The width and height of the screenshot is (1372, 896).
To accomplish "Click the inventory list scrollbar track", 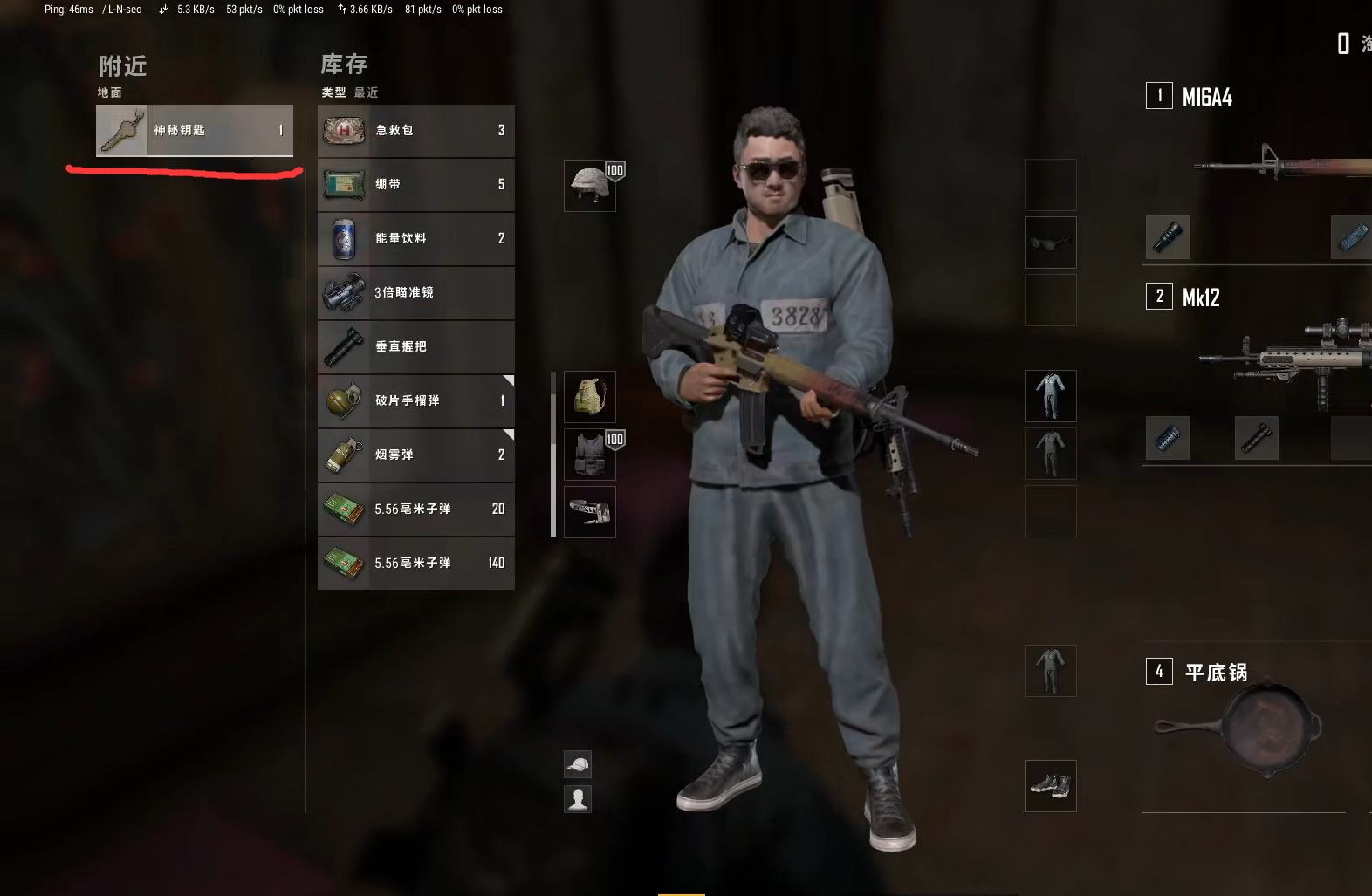I will [555, 454].
